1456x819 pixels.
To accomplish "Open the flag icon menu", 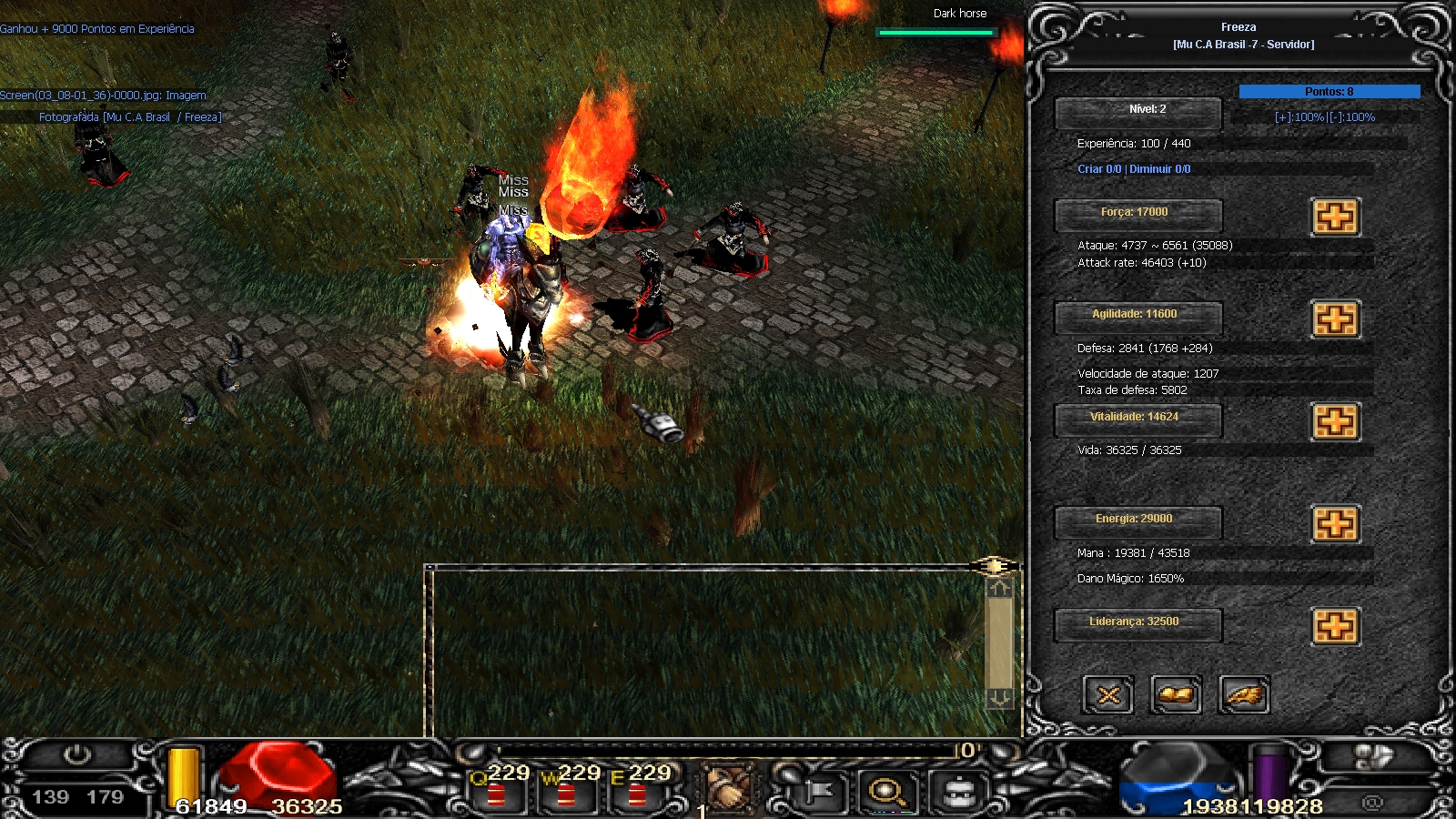I will pyautogui.click(x=817, y=792).
